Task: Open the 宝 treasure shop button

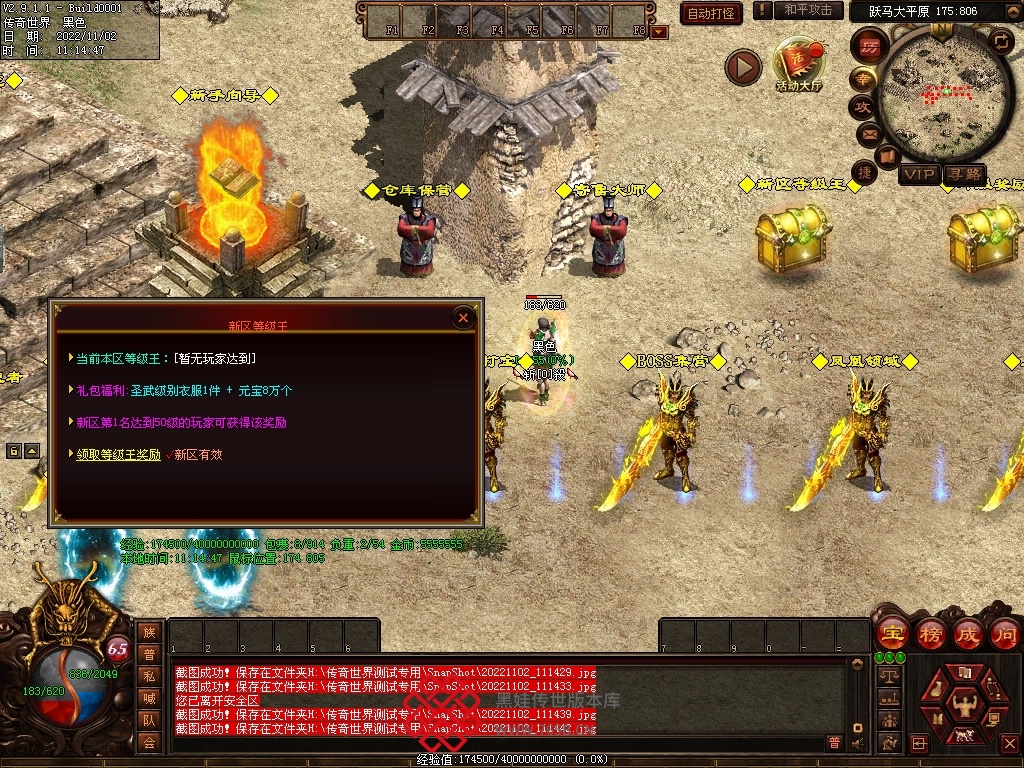Action: [x=891, y=633]
